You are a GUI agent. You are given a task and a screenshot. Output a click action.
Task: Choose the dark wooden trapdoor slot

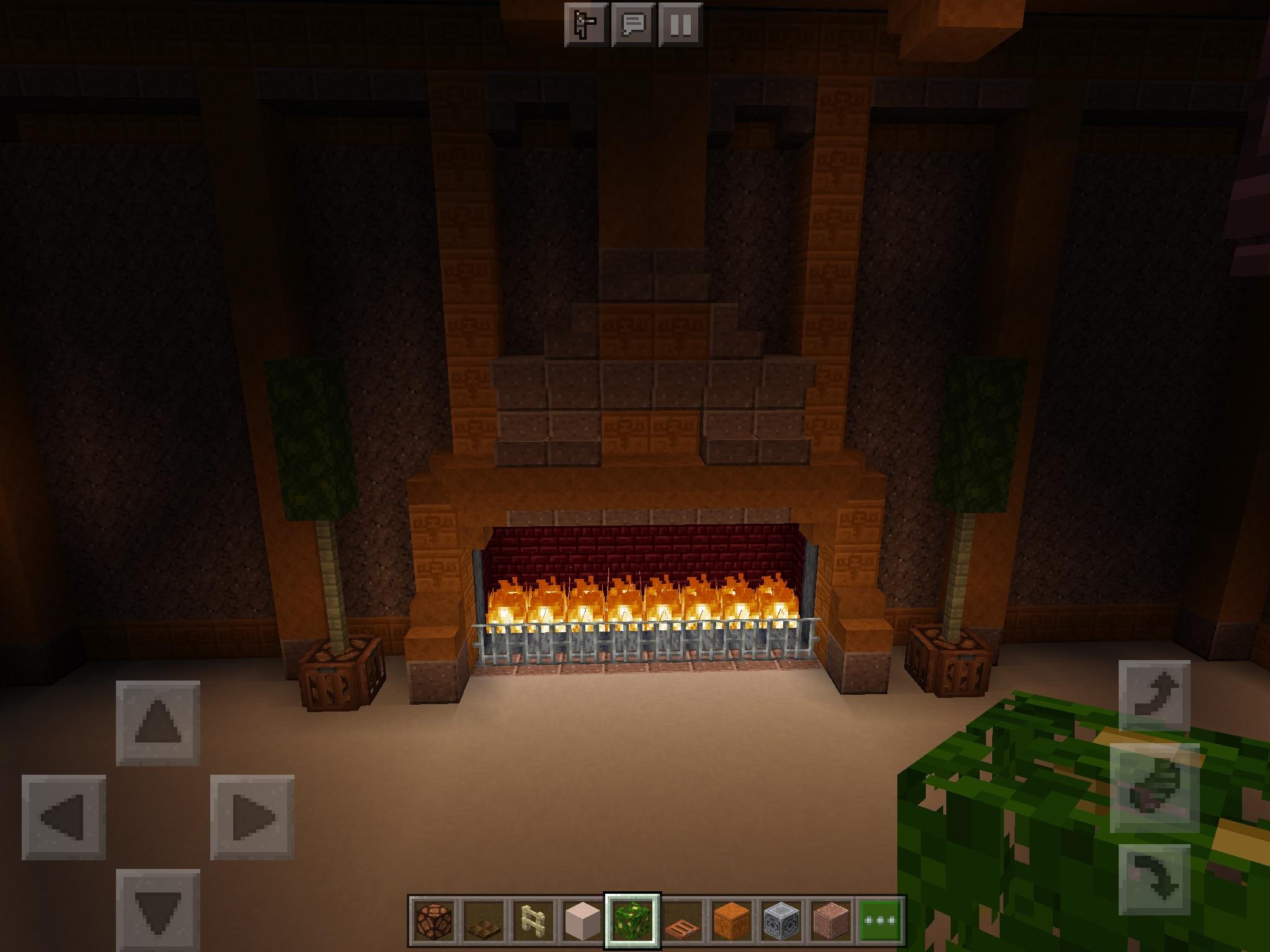coord(484,919)
